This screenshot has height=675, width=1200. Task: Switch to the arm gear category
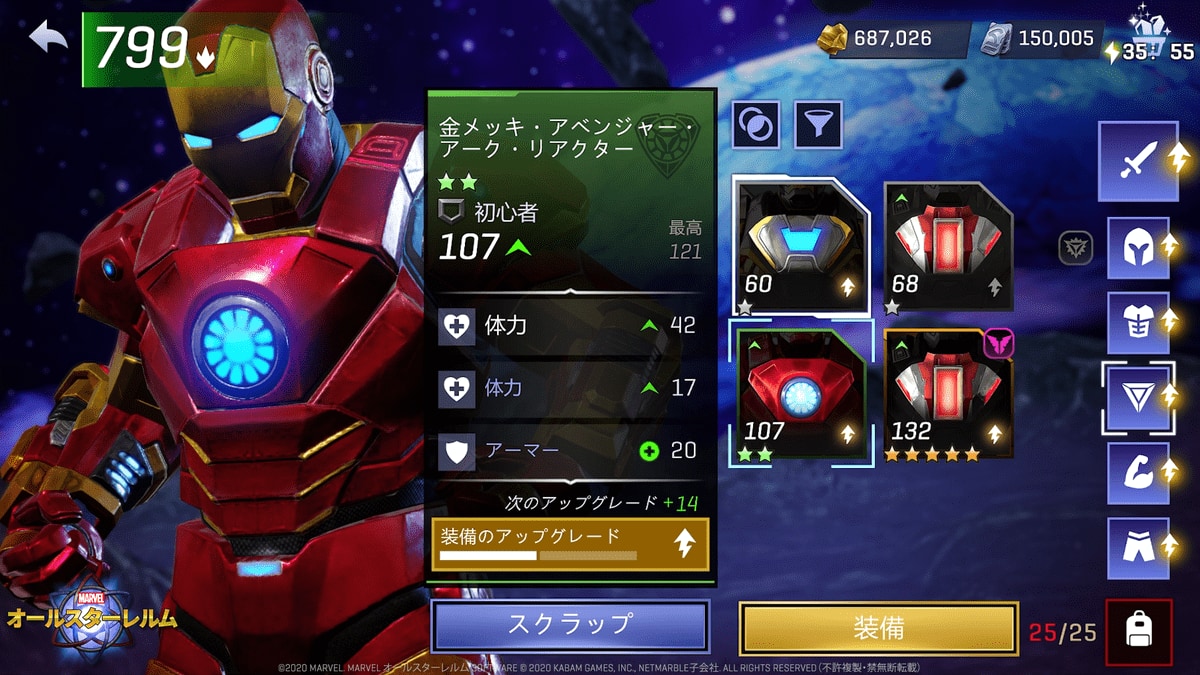(1139, 473)
